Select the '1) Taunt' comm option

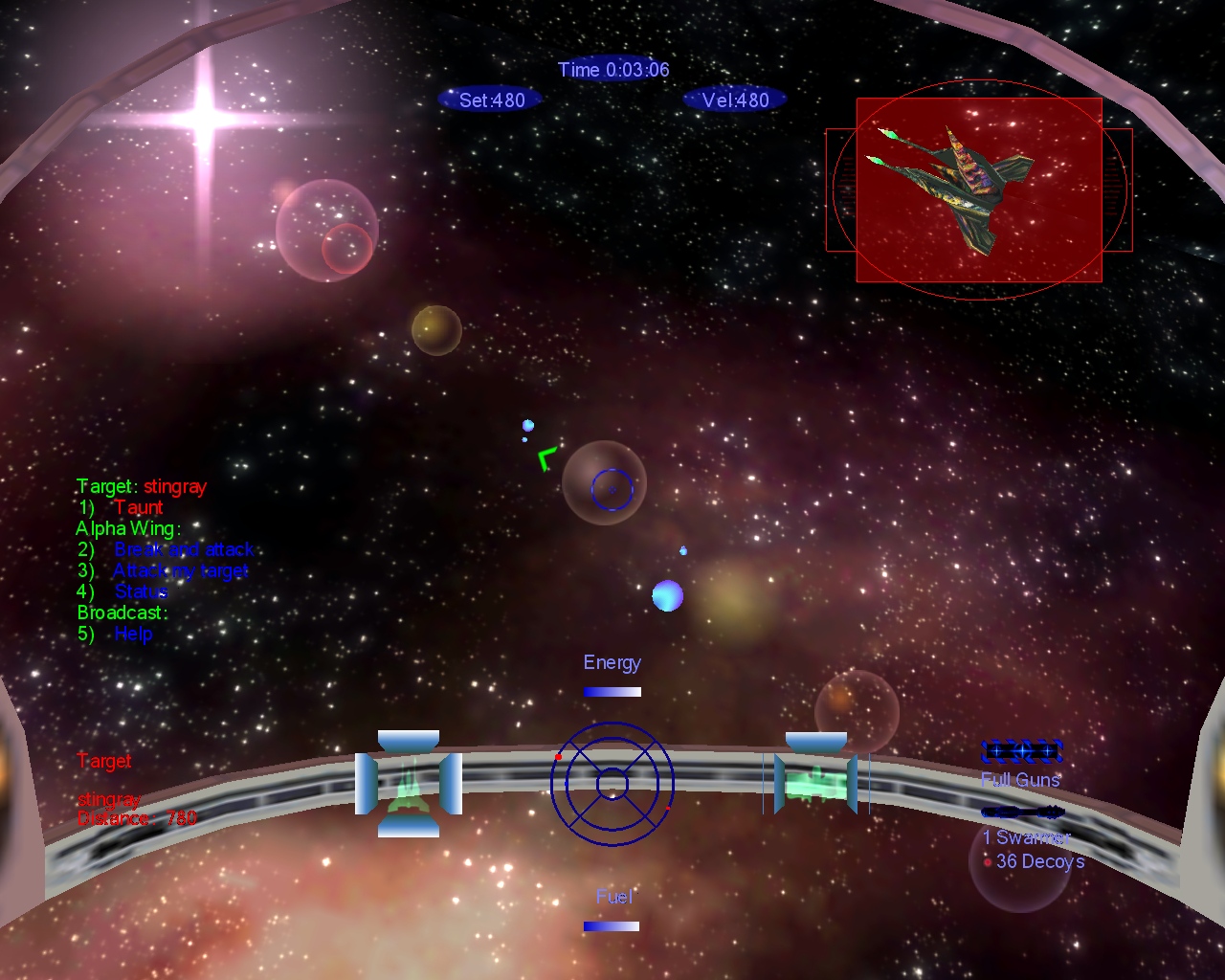tap(124, 507)
